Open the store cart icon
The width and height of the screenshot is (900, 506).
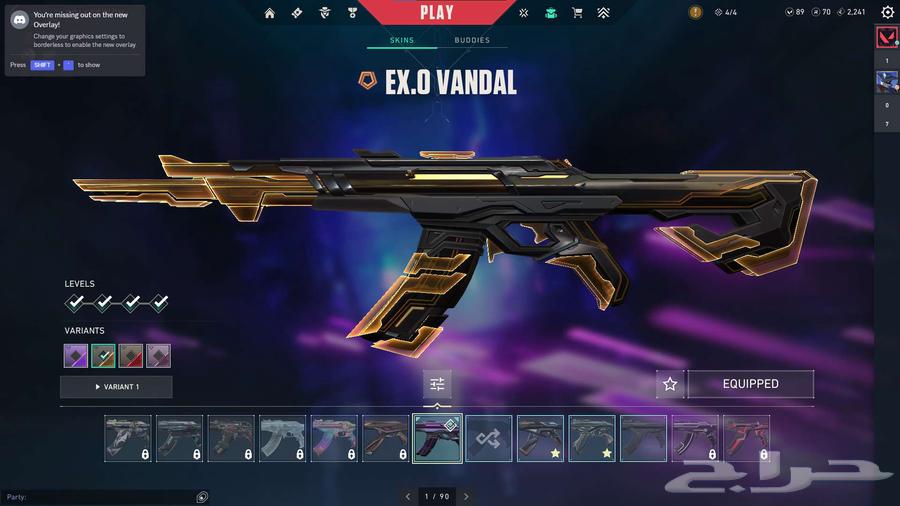(x=577, y=13)
